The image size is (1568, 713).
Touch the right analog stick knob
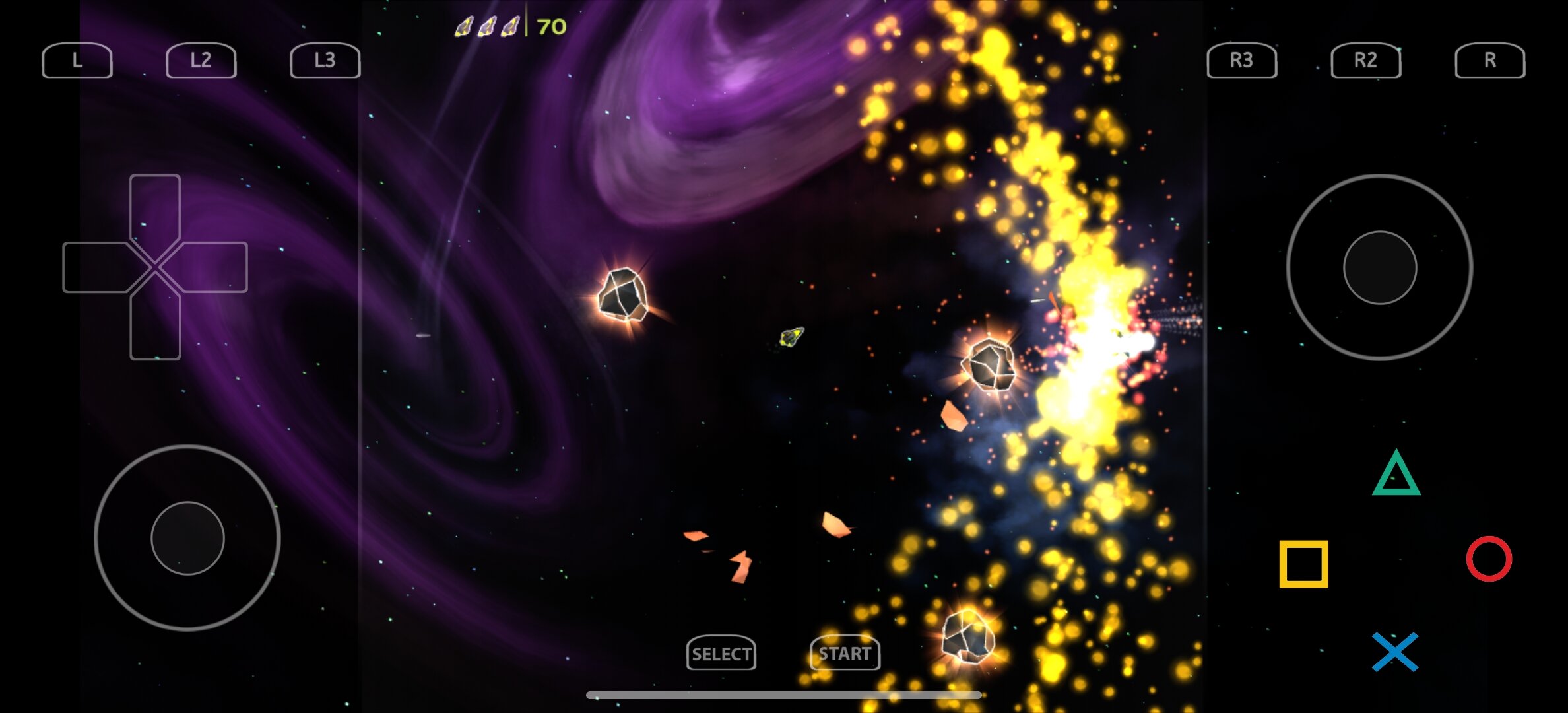[1380, 267]
